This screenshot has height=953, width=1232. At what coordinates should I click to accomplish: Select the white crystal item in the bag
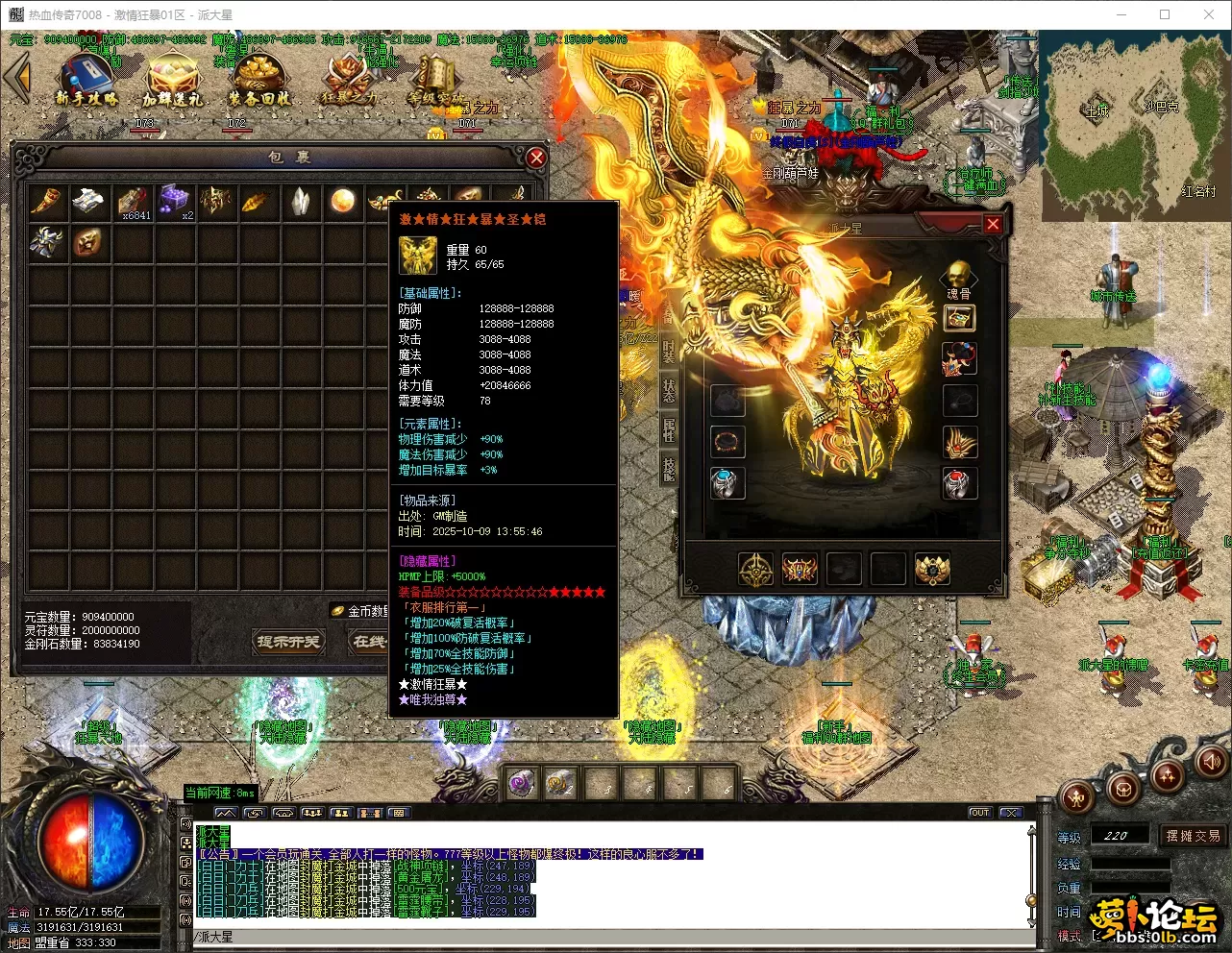[x=301, y=201]
